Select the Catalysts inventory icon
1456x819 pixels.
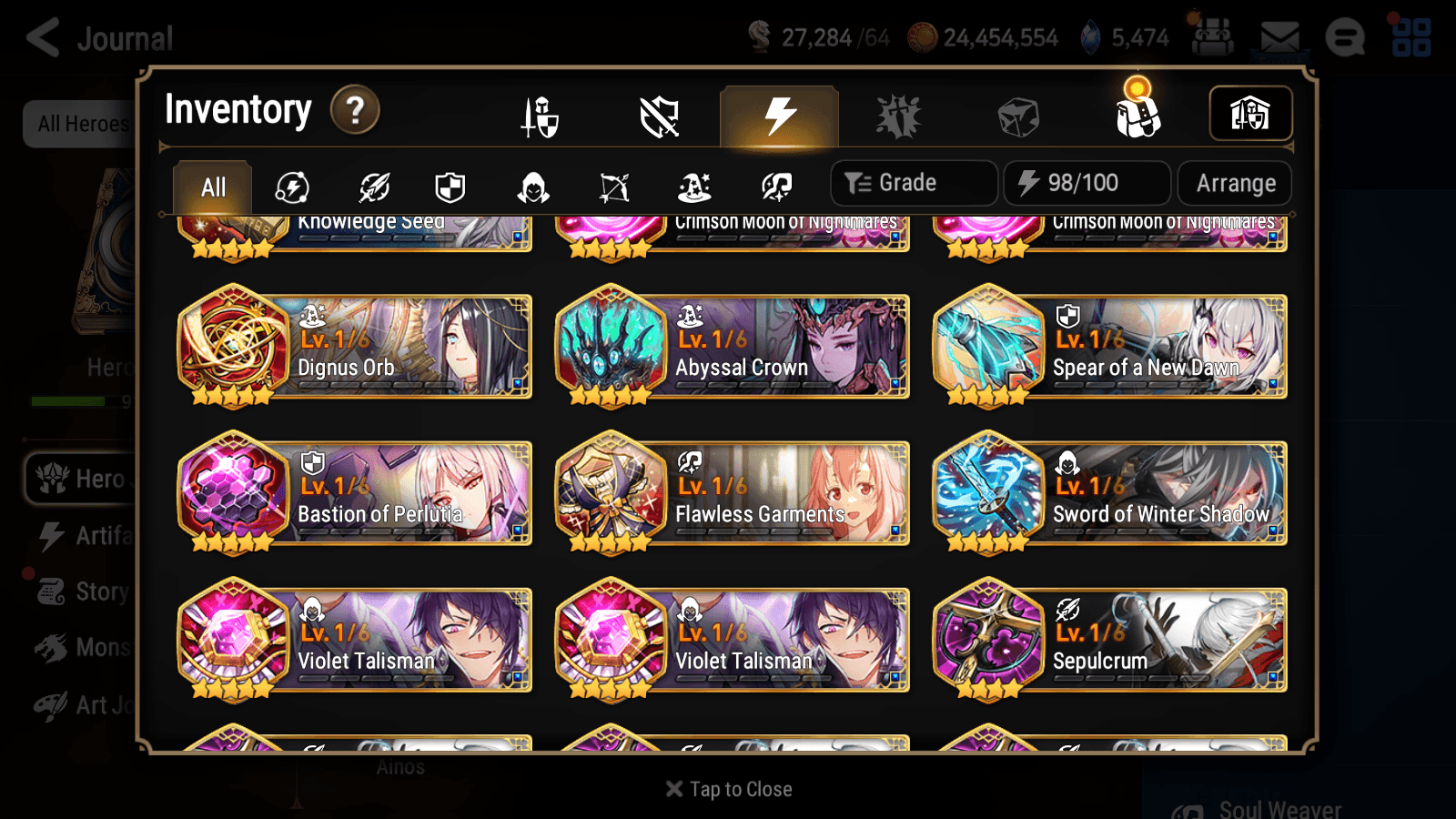click(899, 116)
